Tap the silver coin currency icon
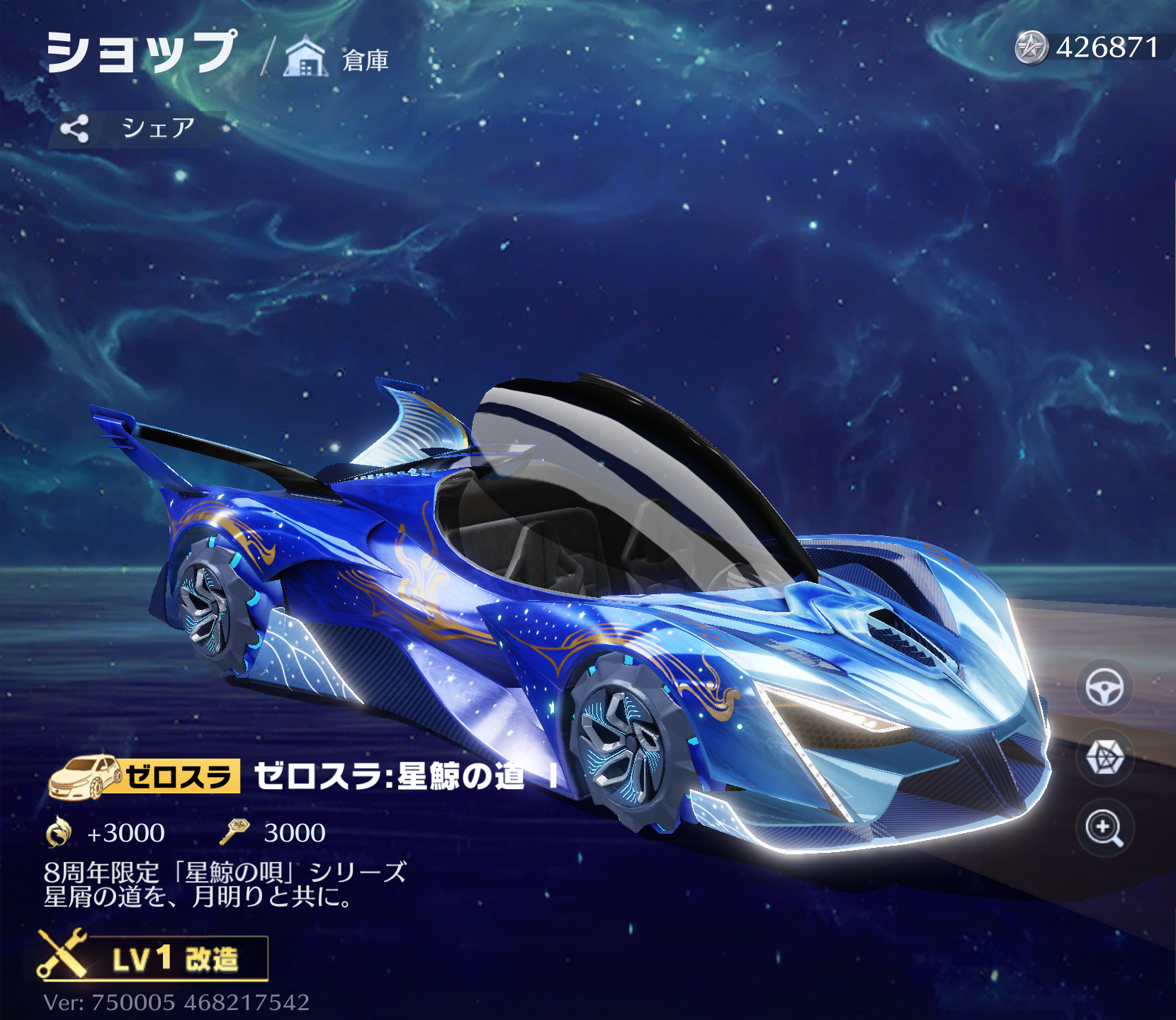This screenshot has width=1176, height=1020. [1031, 48]
